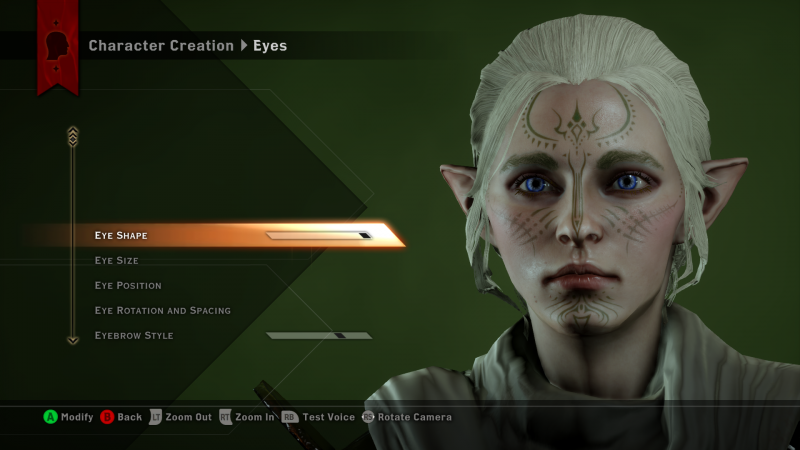
Task: Go to the Character Creation breadcrumb
Action: [x=160, y=46]
